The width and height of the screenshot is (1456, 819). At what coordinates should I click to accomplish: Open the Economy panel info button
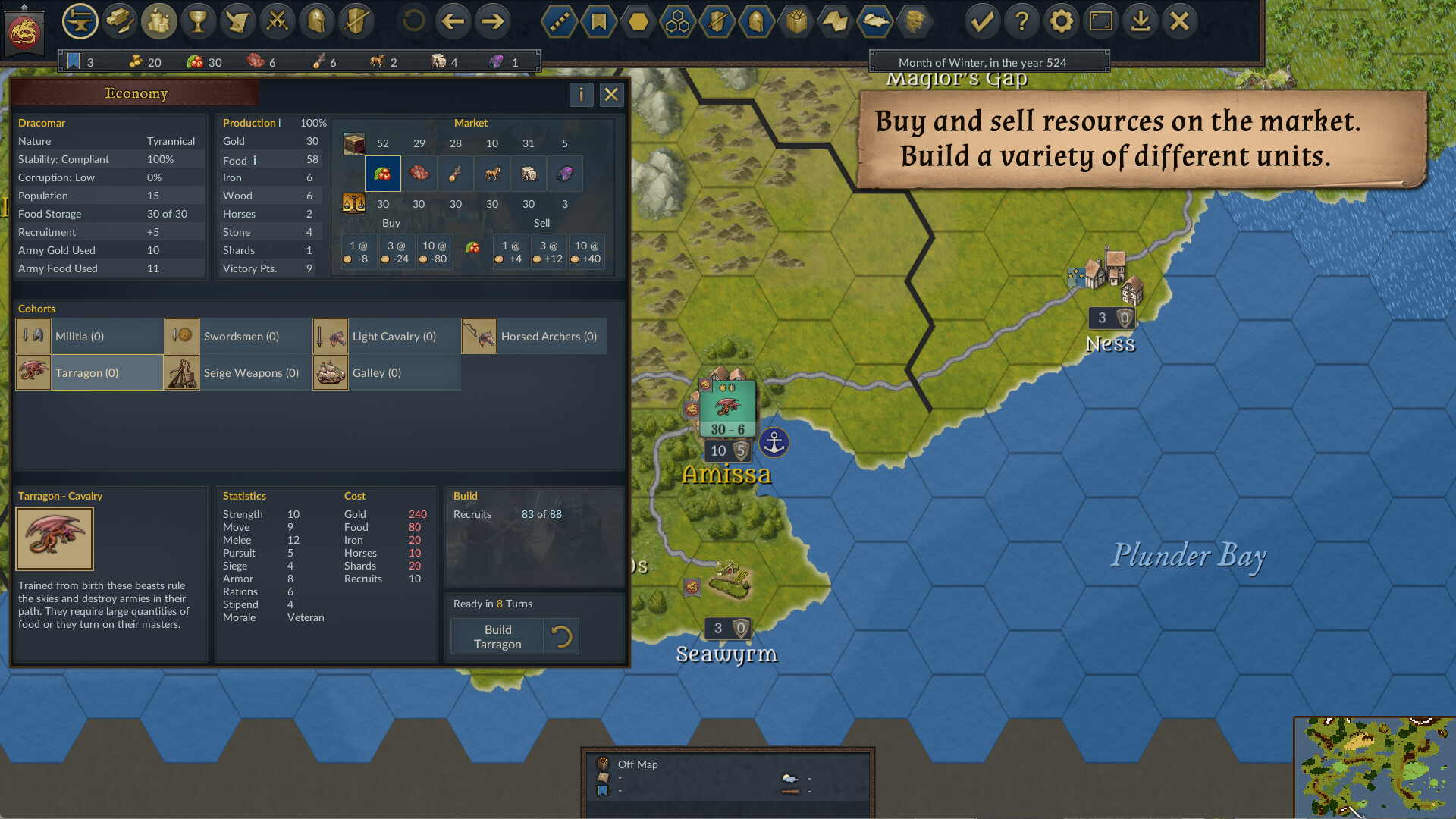click(581, 95)
